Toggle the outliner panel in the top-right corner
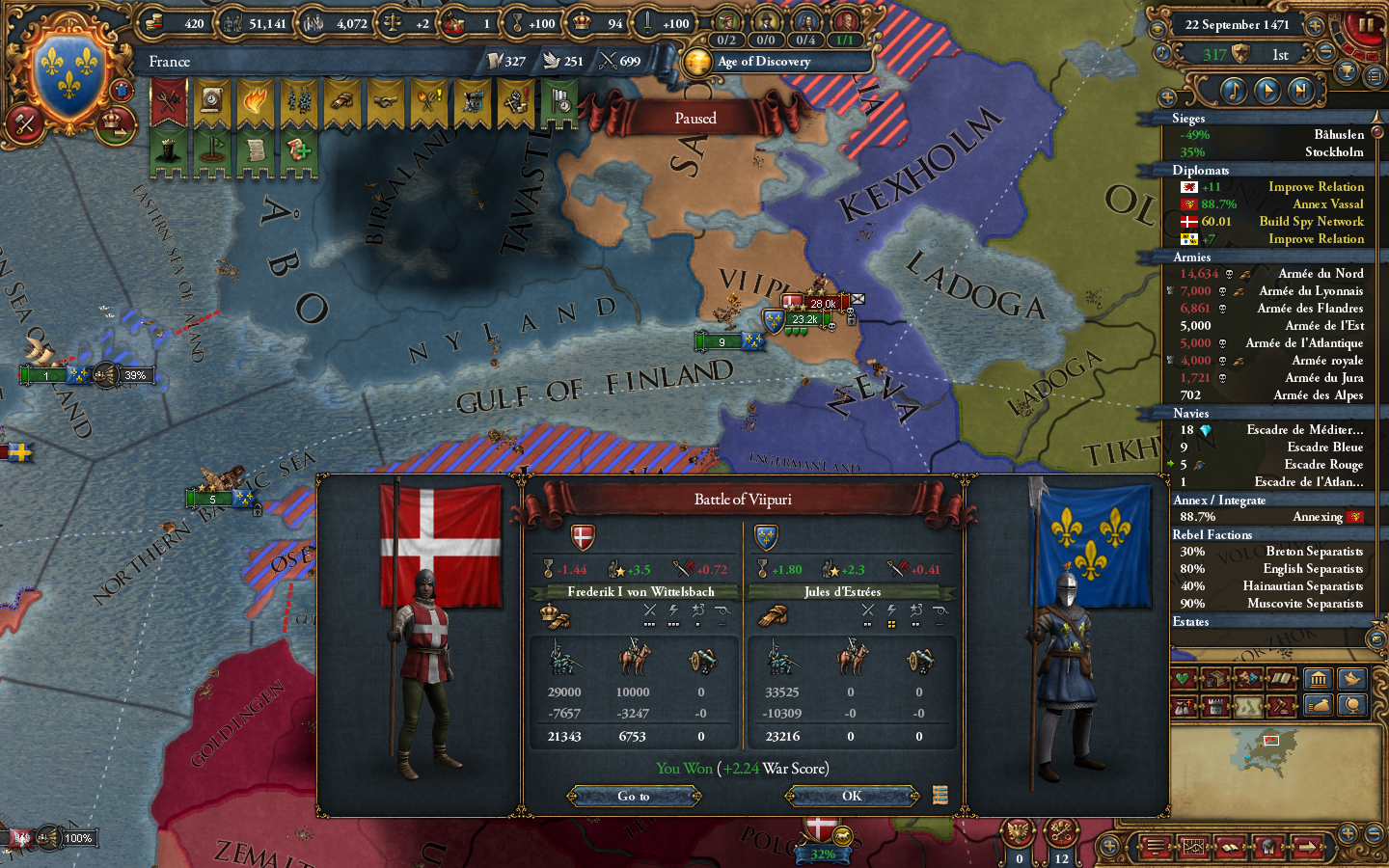This screenshot has height=868, width=1389. pos(1374,74)
